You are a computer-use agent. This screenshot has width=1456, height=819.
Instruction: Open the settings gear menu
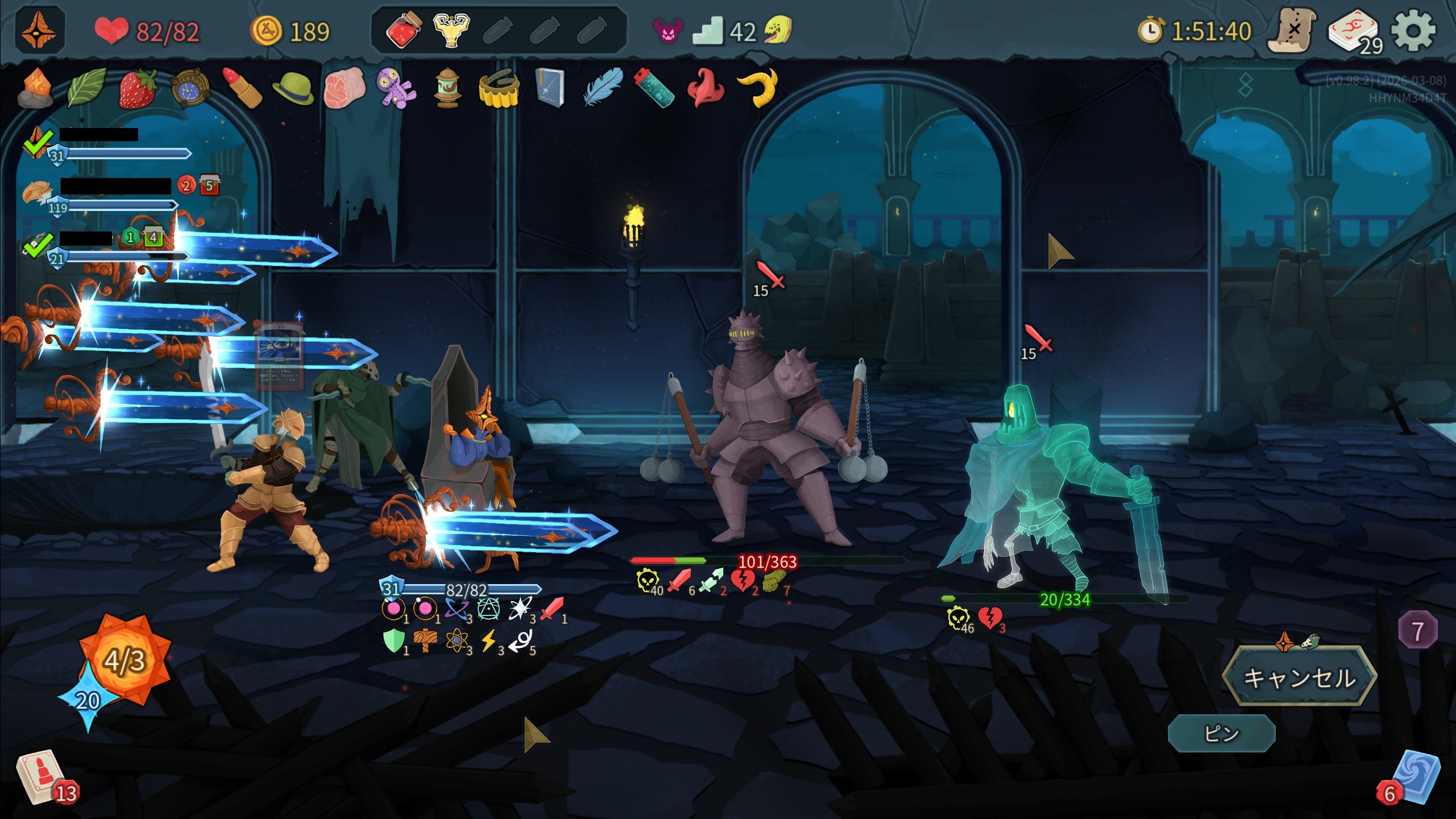point(1413,31)
